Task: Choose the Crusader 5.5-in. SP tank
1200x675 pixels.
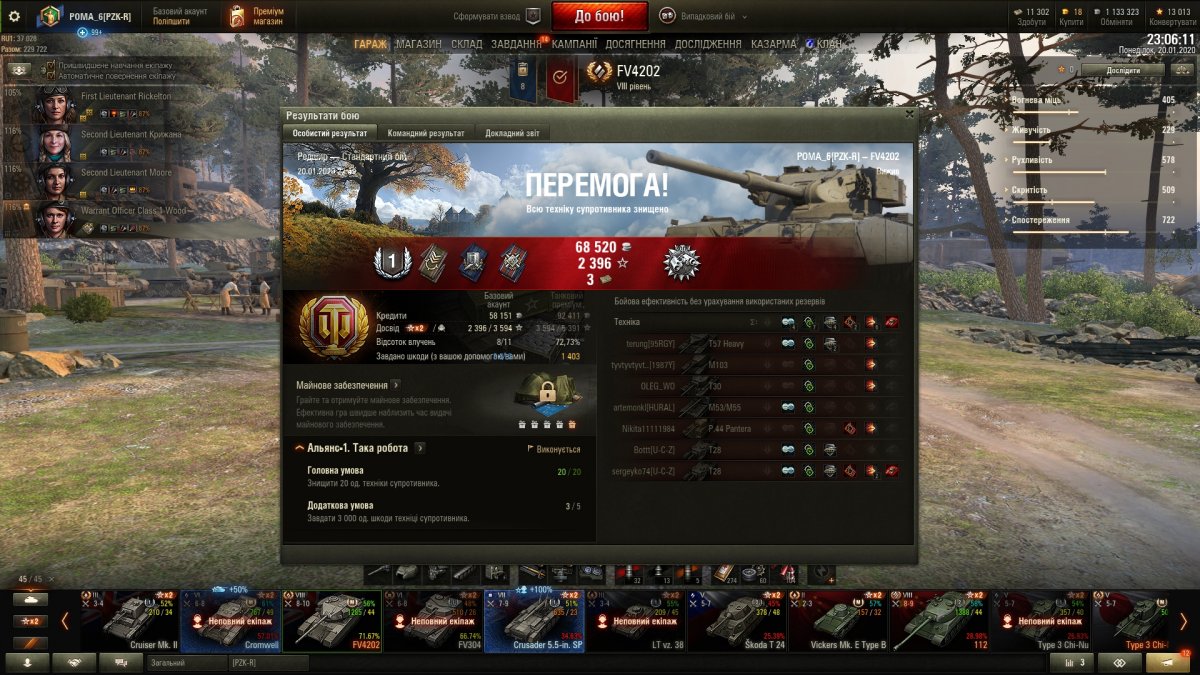Action: (534, 620)
